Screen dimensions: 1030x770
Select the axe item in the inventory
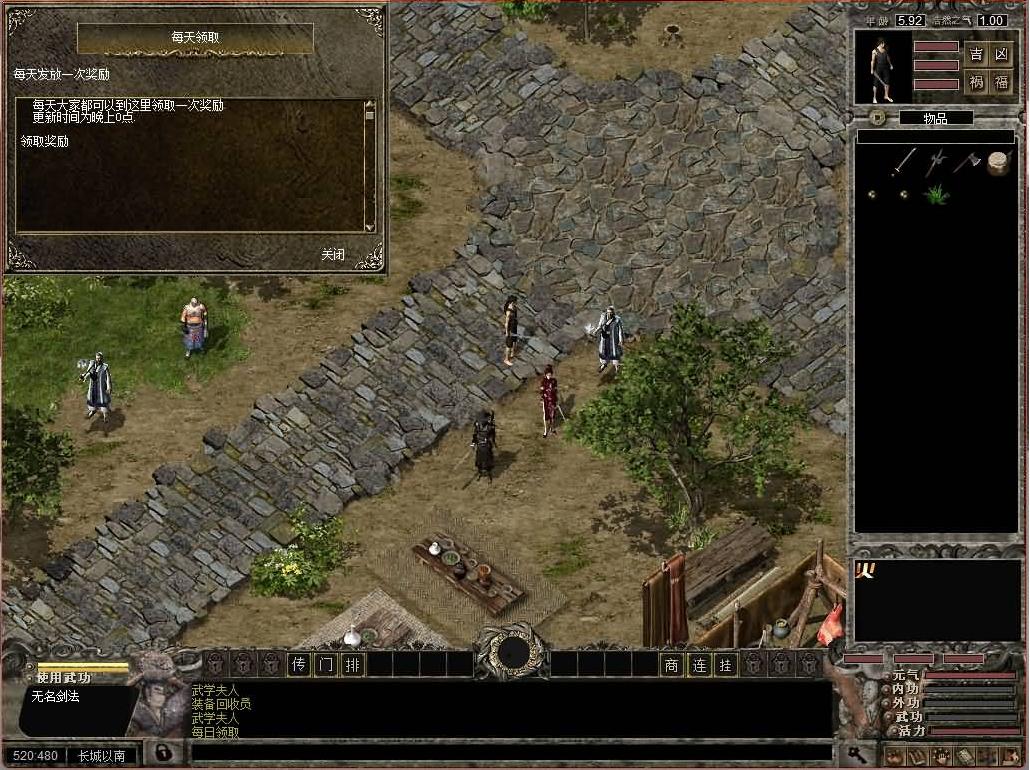[x=966, y=162]
